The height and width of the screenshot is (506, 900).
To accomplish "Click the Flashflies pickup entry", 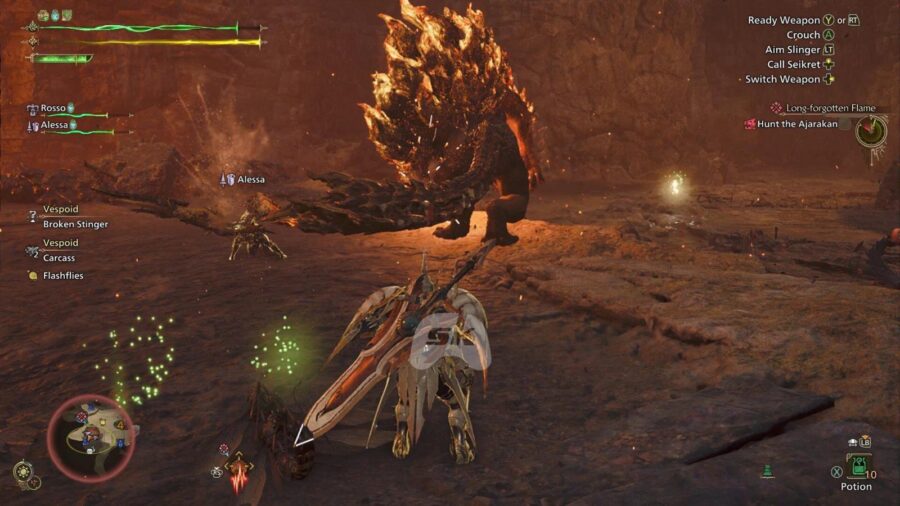I will pyautogui.click(x=62, y=275).
